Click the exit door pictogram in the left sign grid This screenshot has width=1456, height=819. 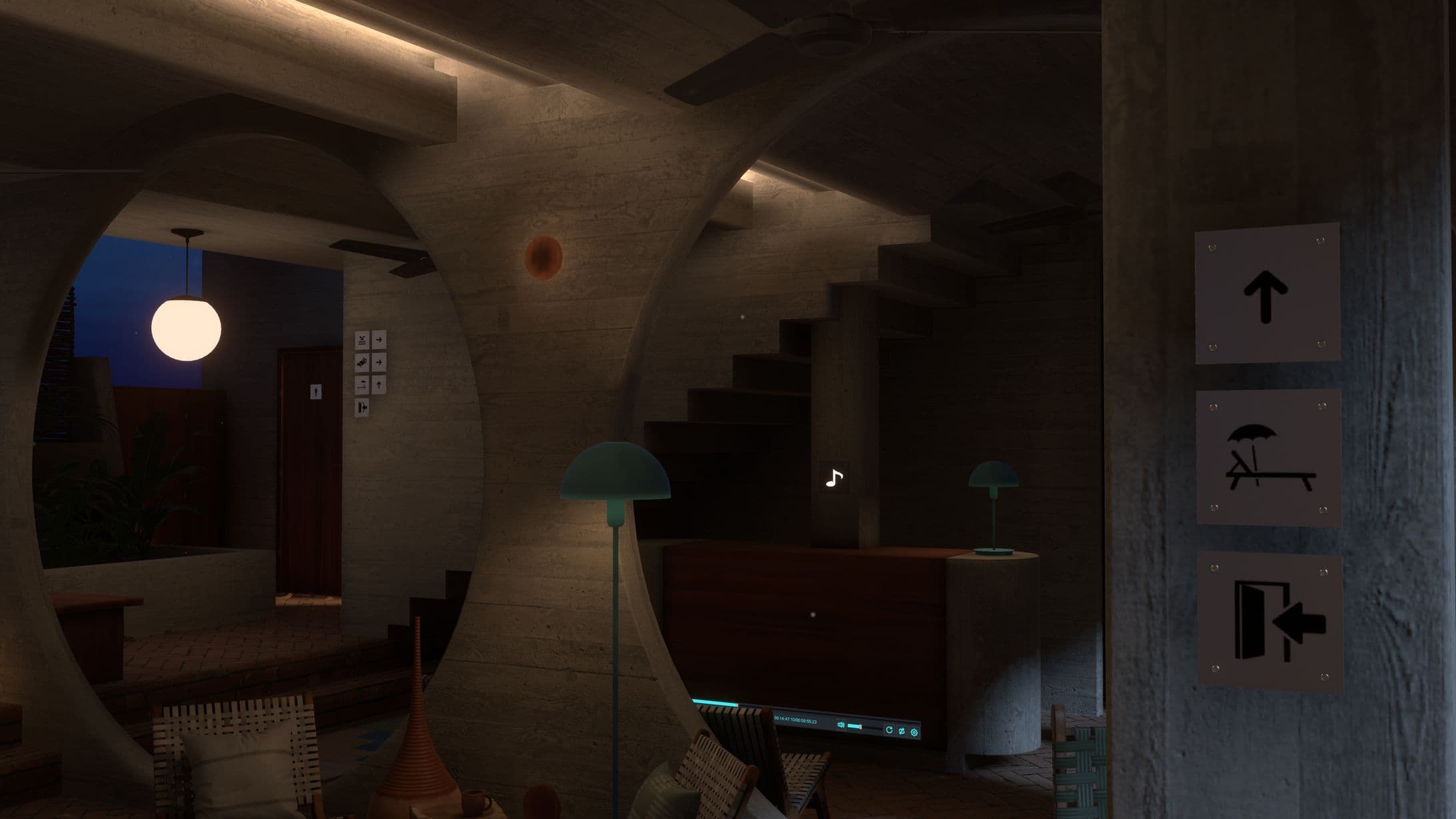(362, 407)
